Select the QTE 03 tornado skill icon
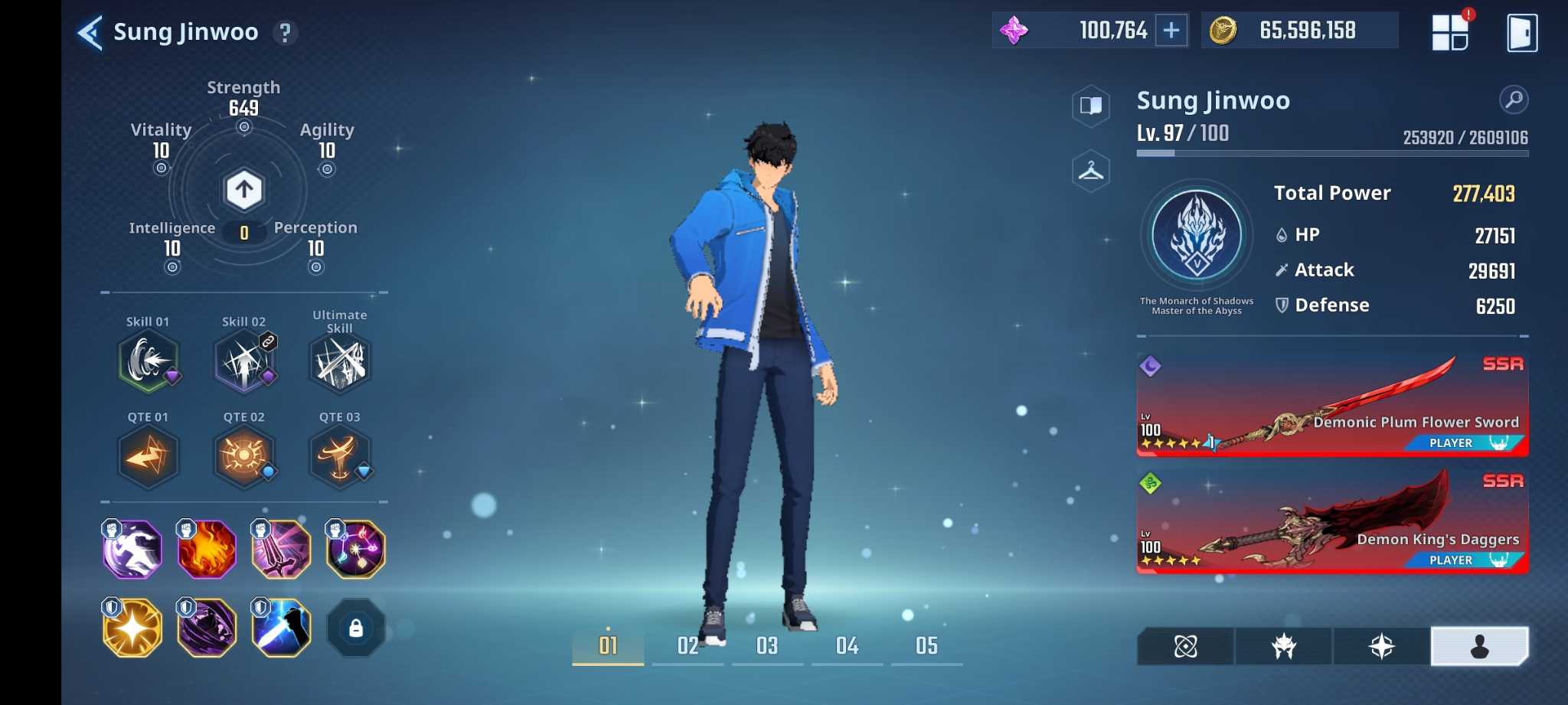1568x705 pixels. point(340,457)
